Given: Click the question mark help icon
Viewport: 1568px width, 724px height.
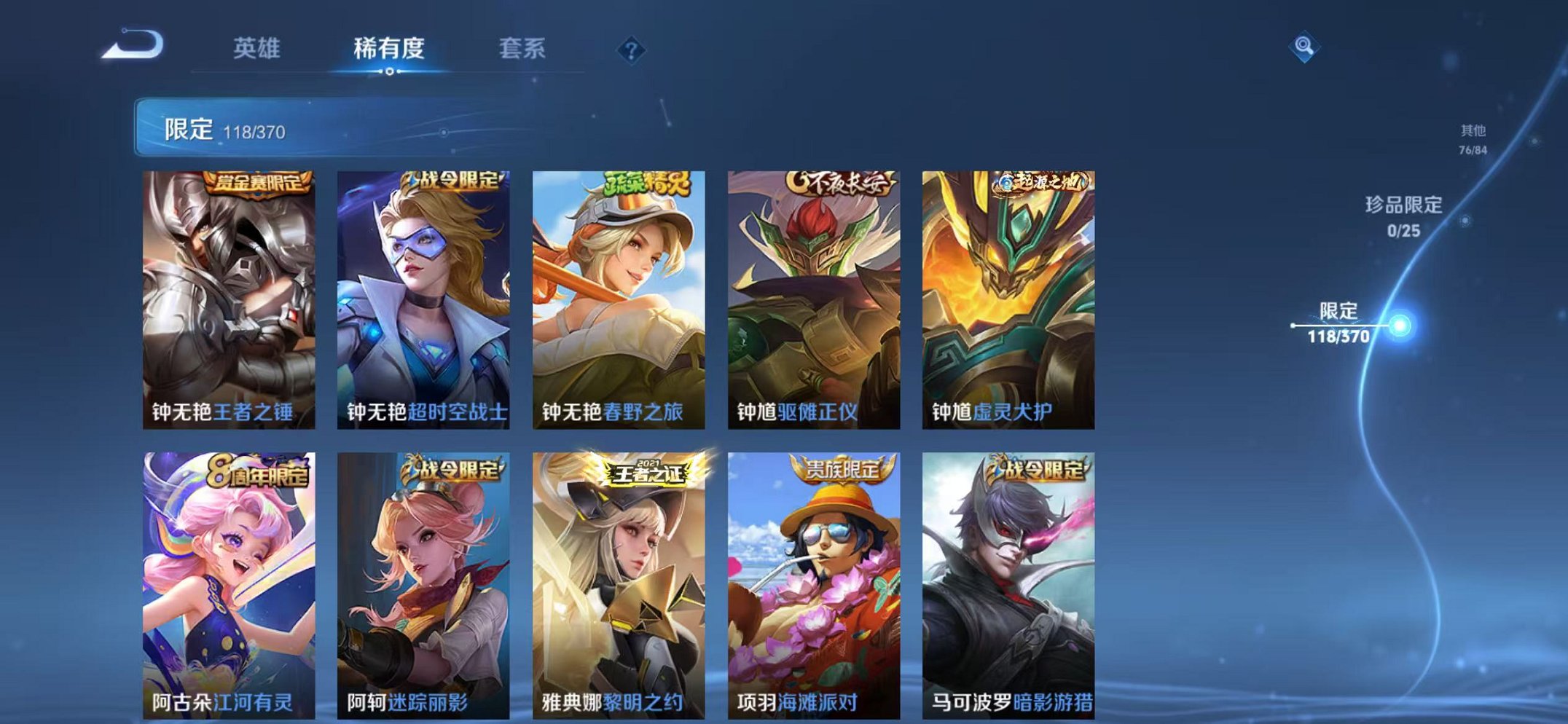Looking at the screenshot, I should tap(632, 49).
